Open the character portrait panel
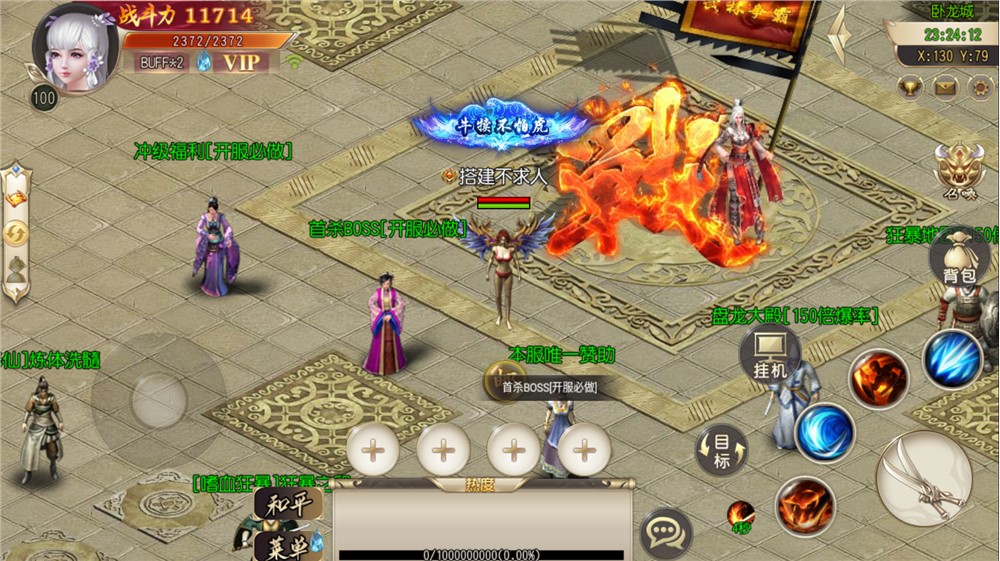 (73, 49)
